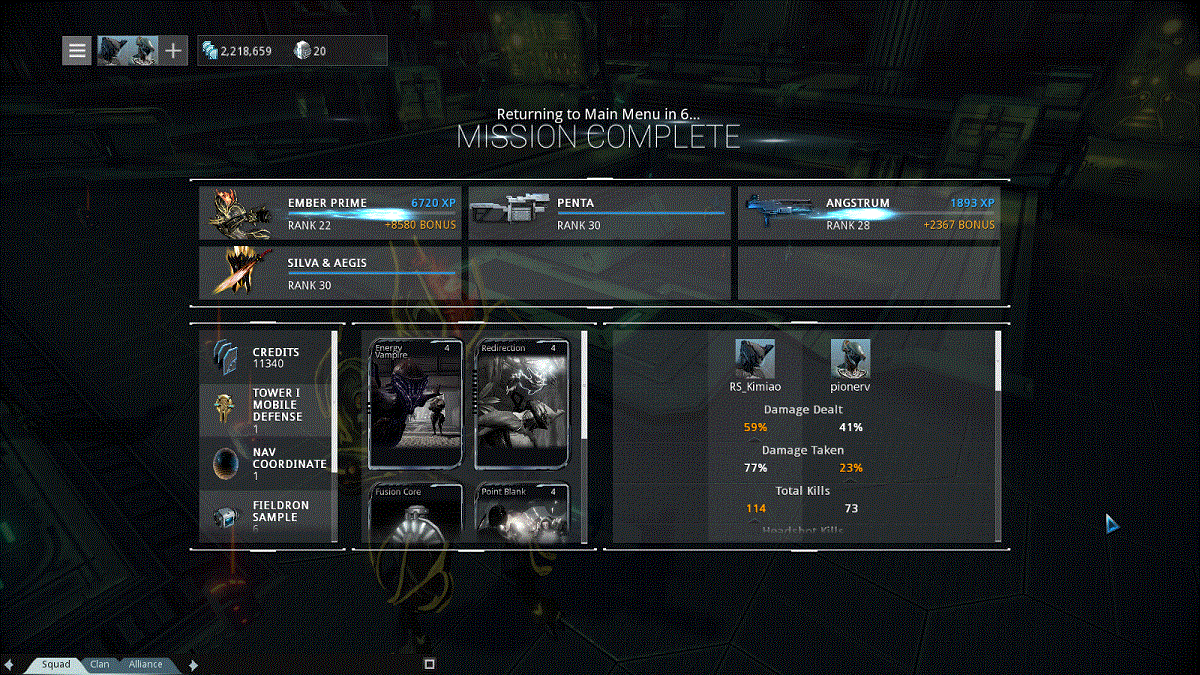Click RS_Kimiao's player avatar
Viewport: 1200px width, 675px height.
click(x=755, y=358)
